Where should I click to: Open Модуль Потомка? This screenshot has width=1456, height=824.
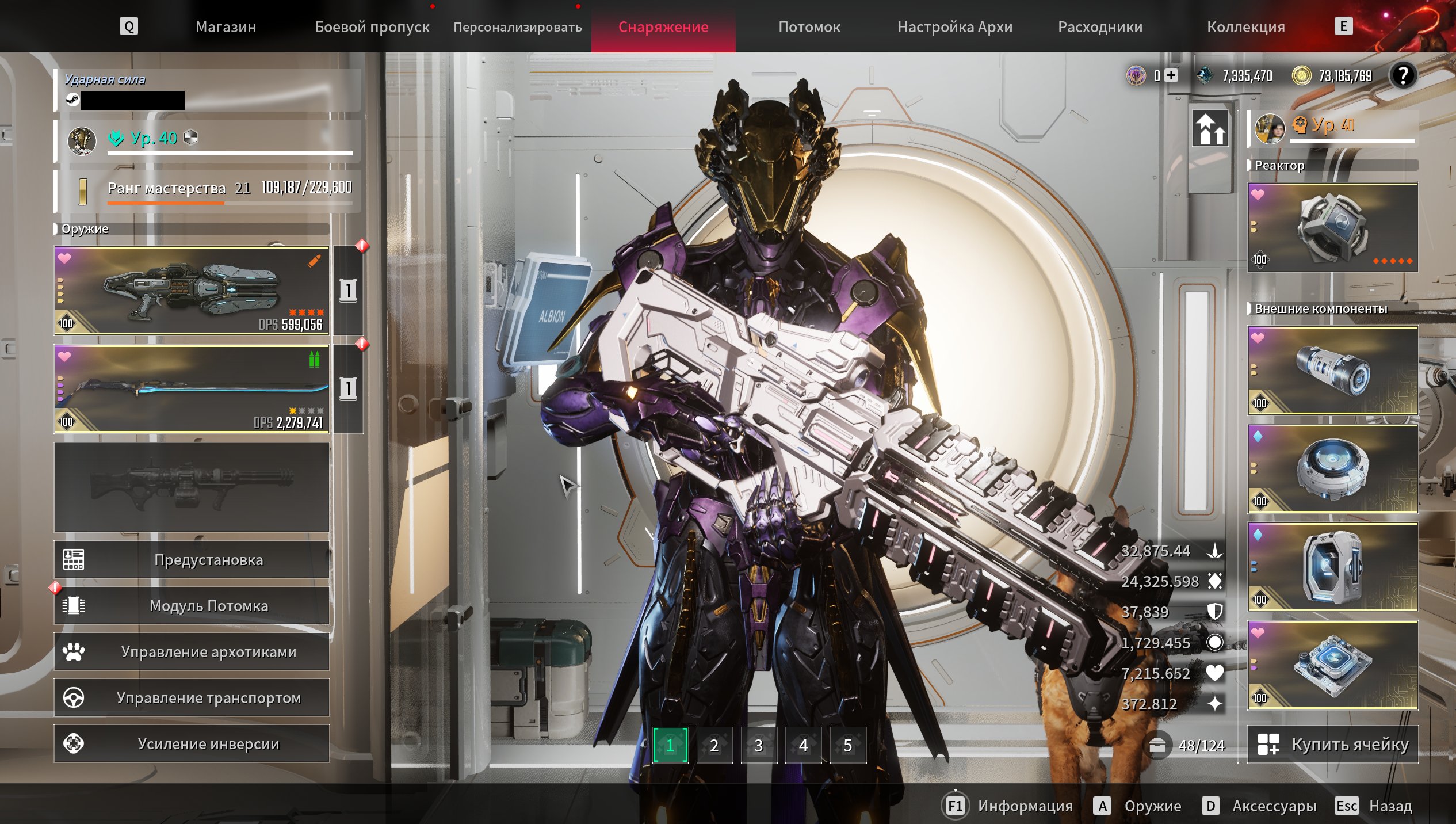point(192,605)
